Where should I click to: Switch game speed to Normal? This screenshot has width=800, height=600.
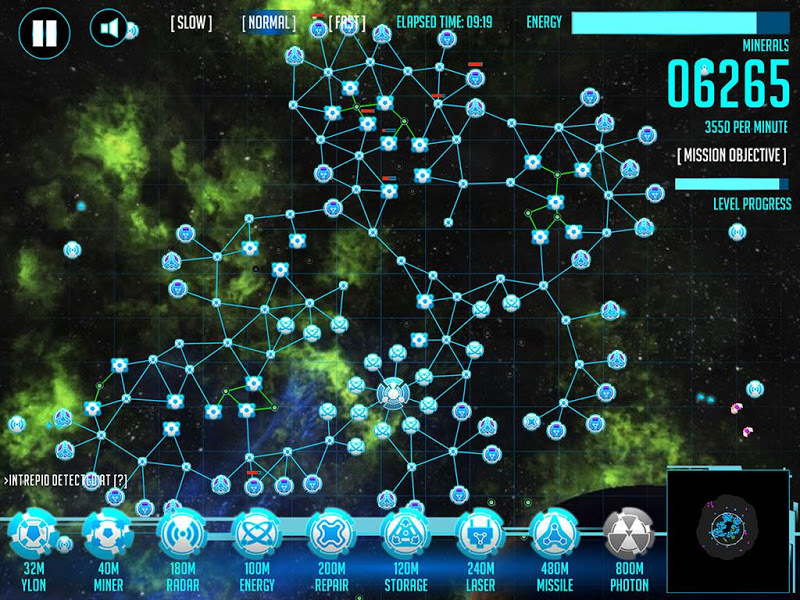tap(269, 22)
